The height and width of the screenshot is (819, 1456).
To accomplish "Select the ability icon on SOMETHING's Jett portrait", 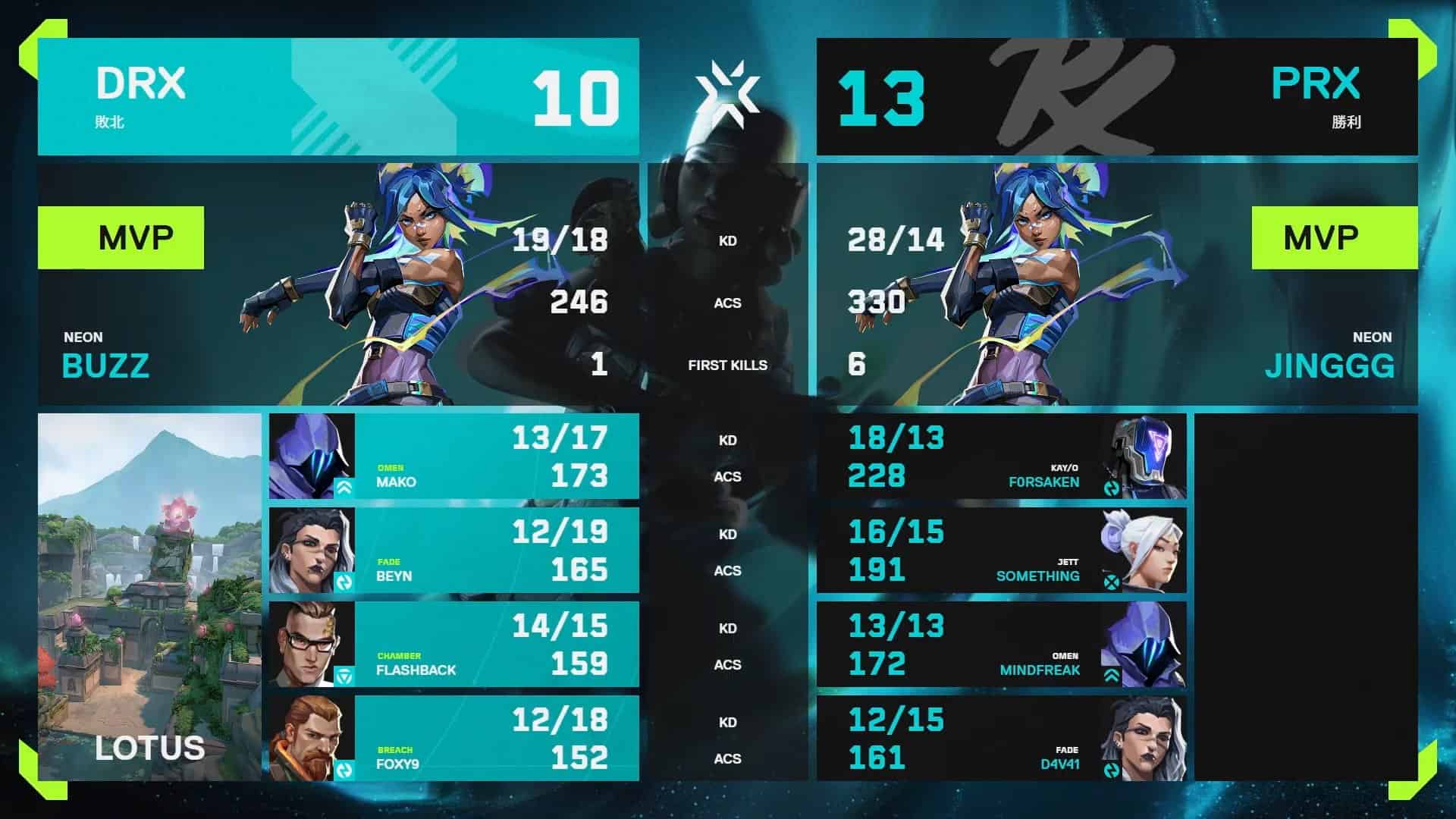I will (x=1112, y=582).
